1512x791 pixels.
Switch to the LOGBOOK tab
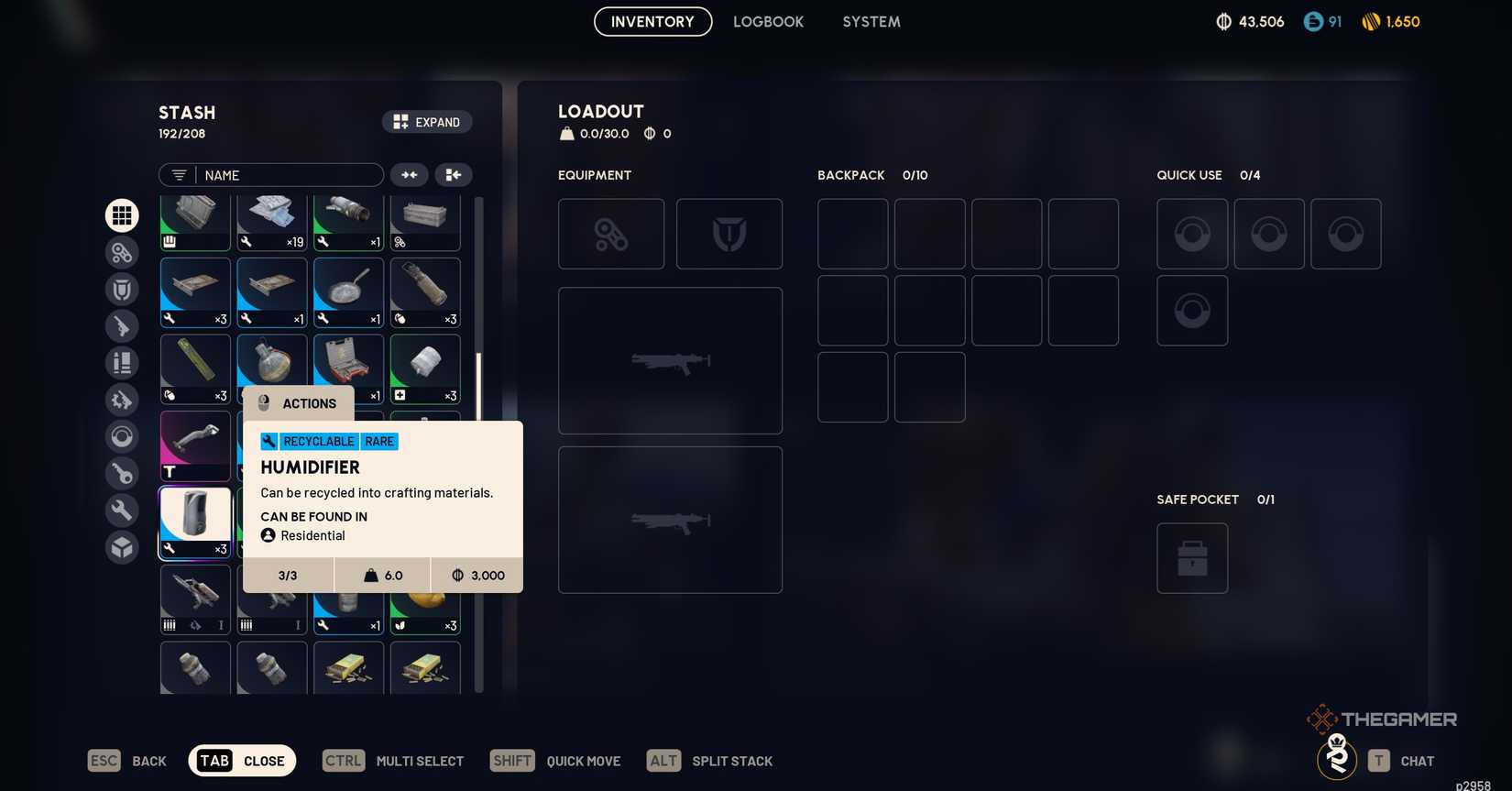(x=768, y=21)
